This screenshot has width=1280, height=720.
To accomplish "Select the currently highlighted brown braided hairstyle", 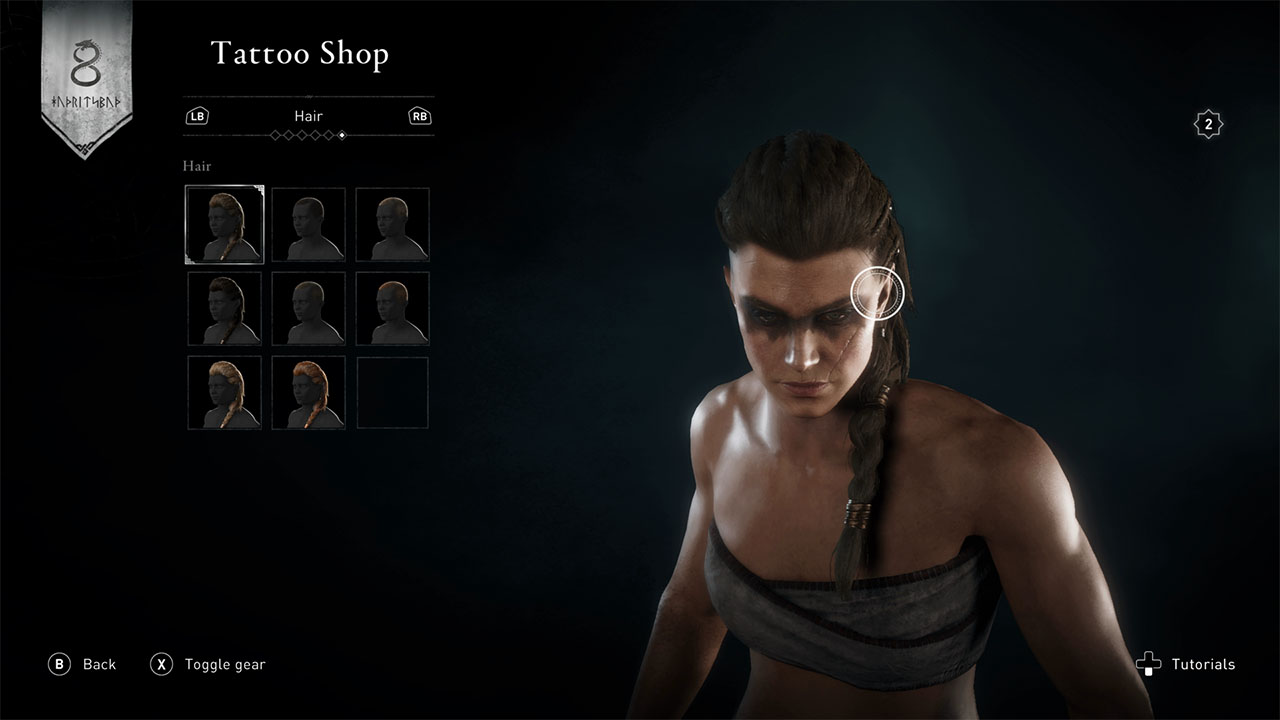I will [225, 225].
